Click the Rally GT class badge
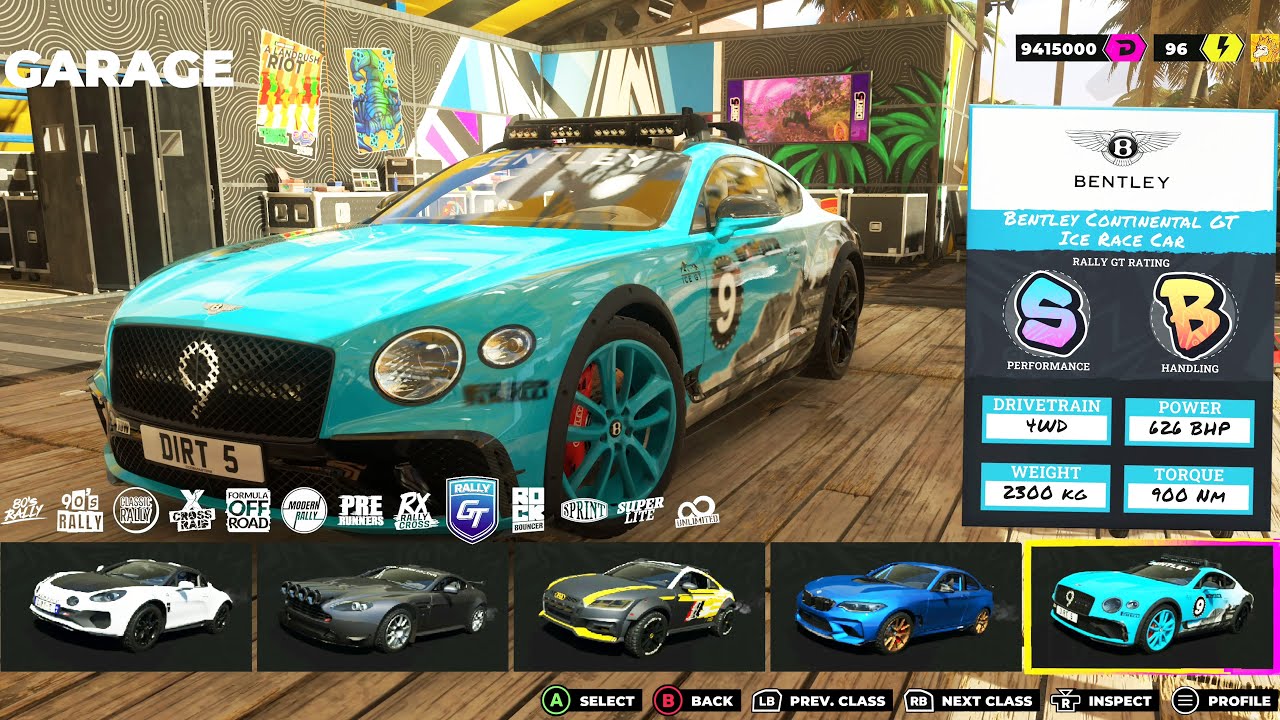 (x=471, y=508)
